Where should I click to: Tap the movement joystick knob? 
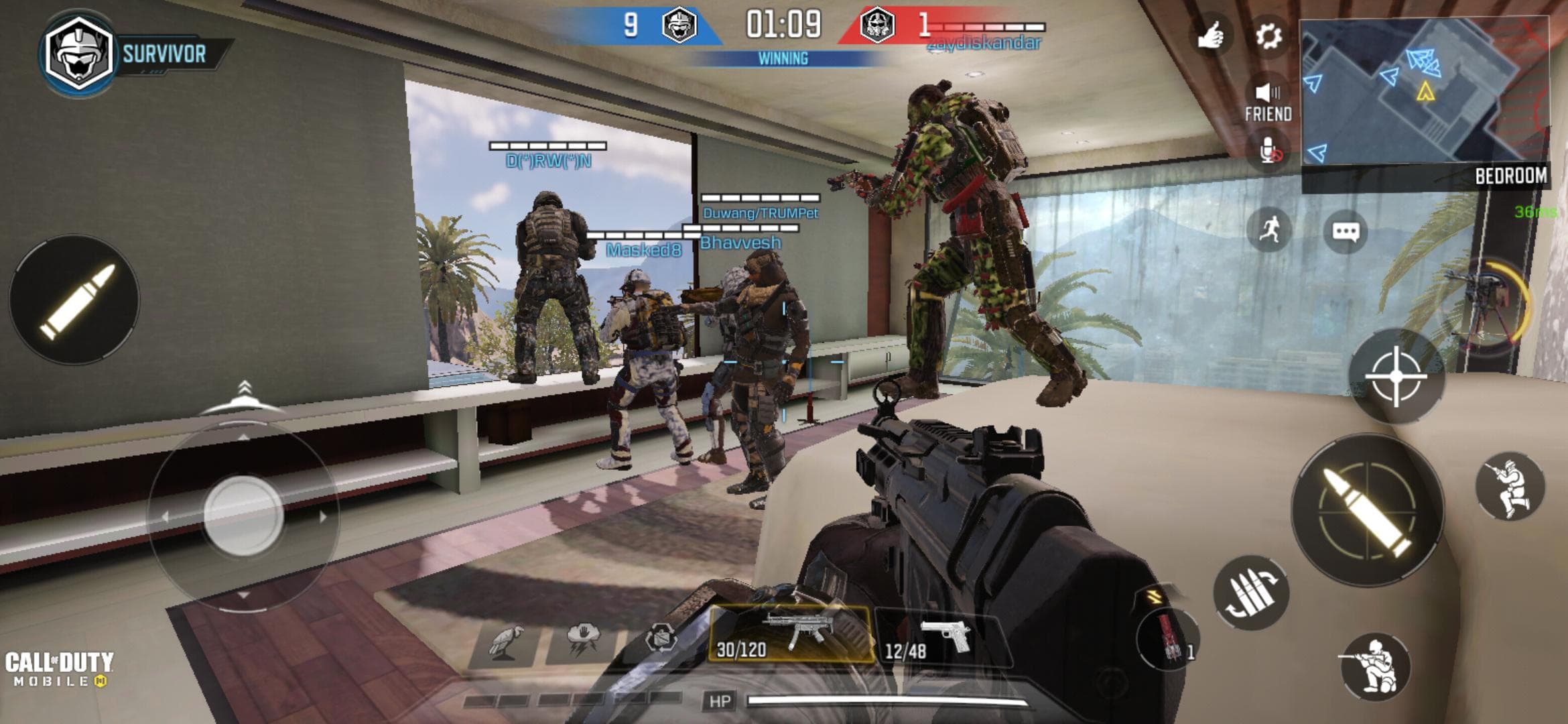[x=243, y=515]
